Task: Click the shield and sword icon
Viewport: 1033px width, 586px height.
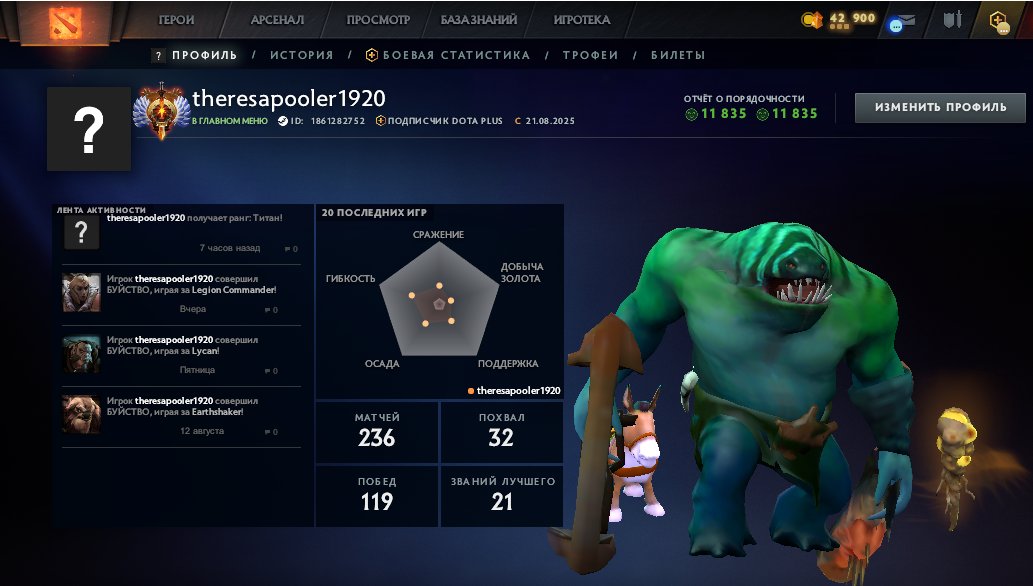Action: (x=953, y=20)
